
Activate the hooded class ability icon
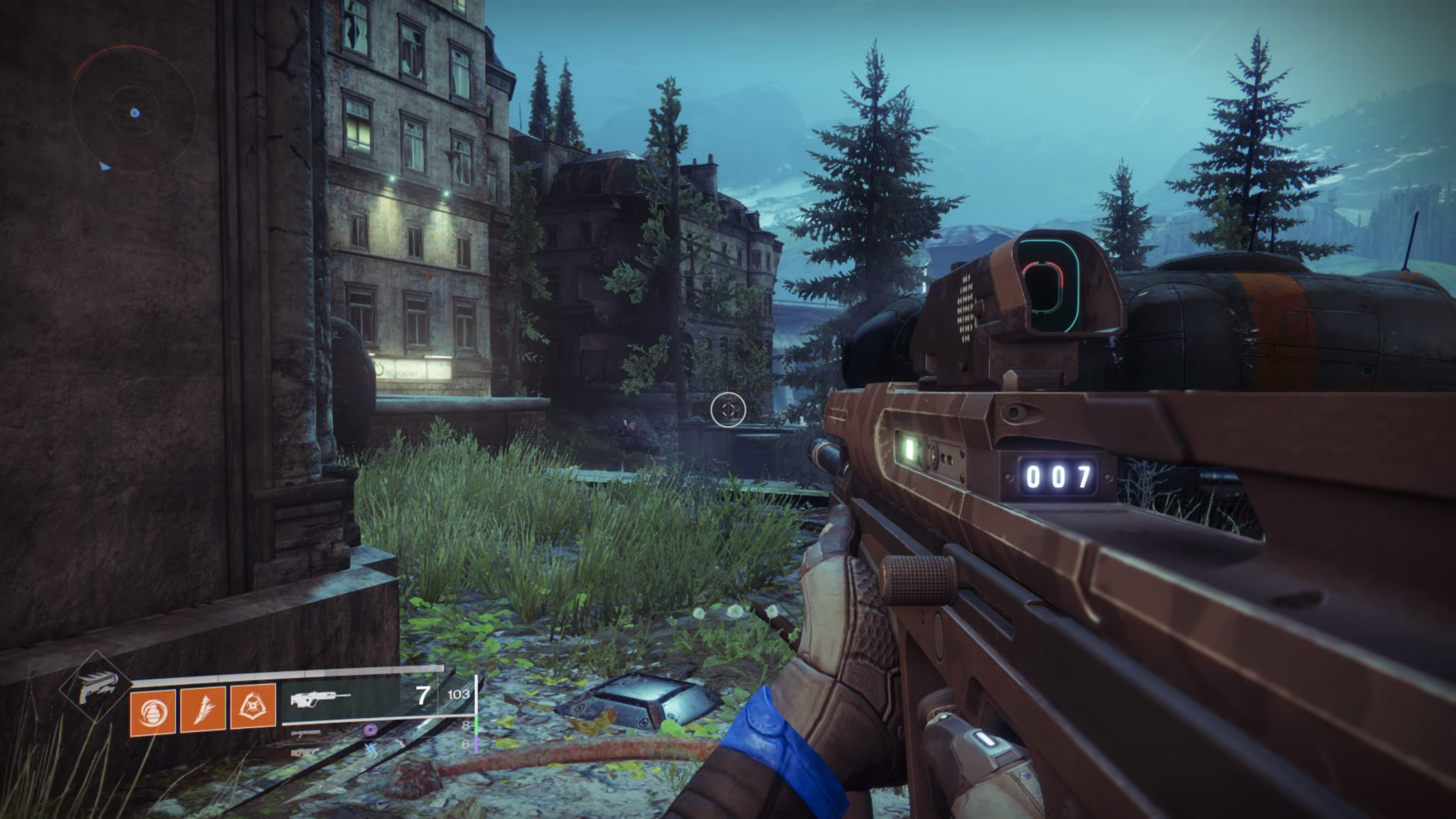(253, 706)
